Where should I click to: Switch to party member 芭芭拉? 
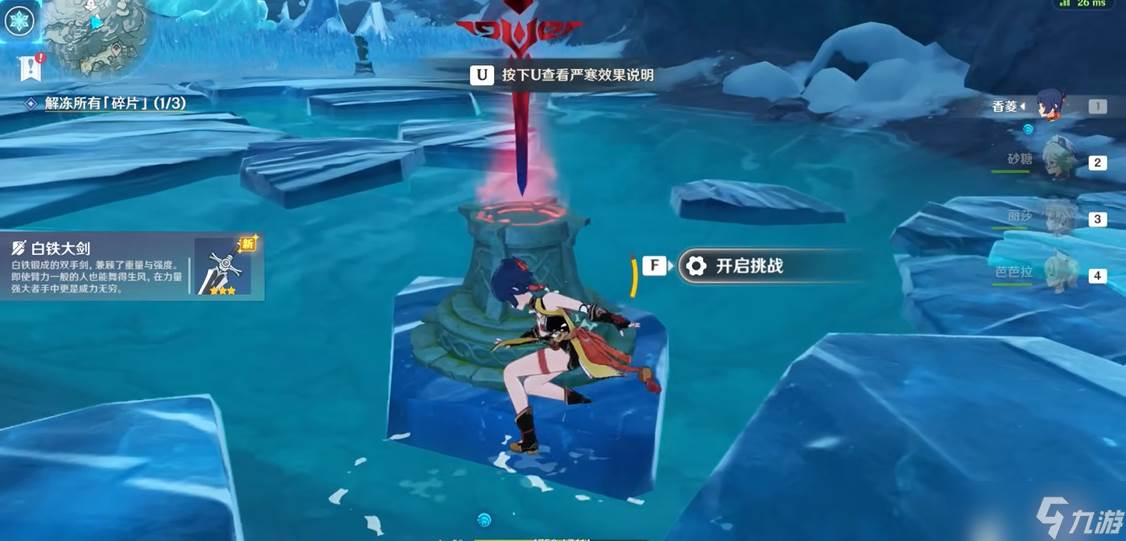click(x=1060, y=273)
